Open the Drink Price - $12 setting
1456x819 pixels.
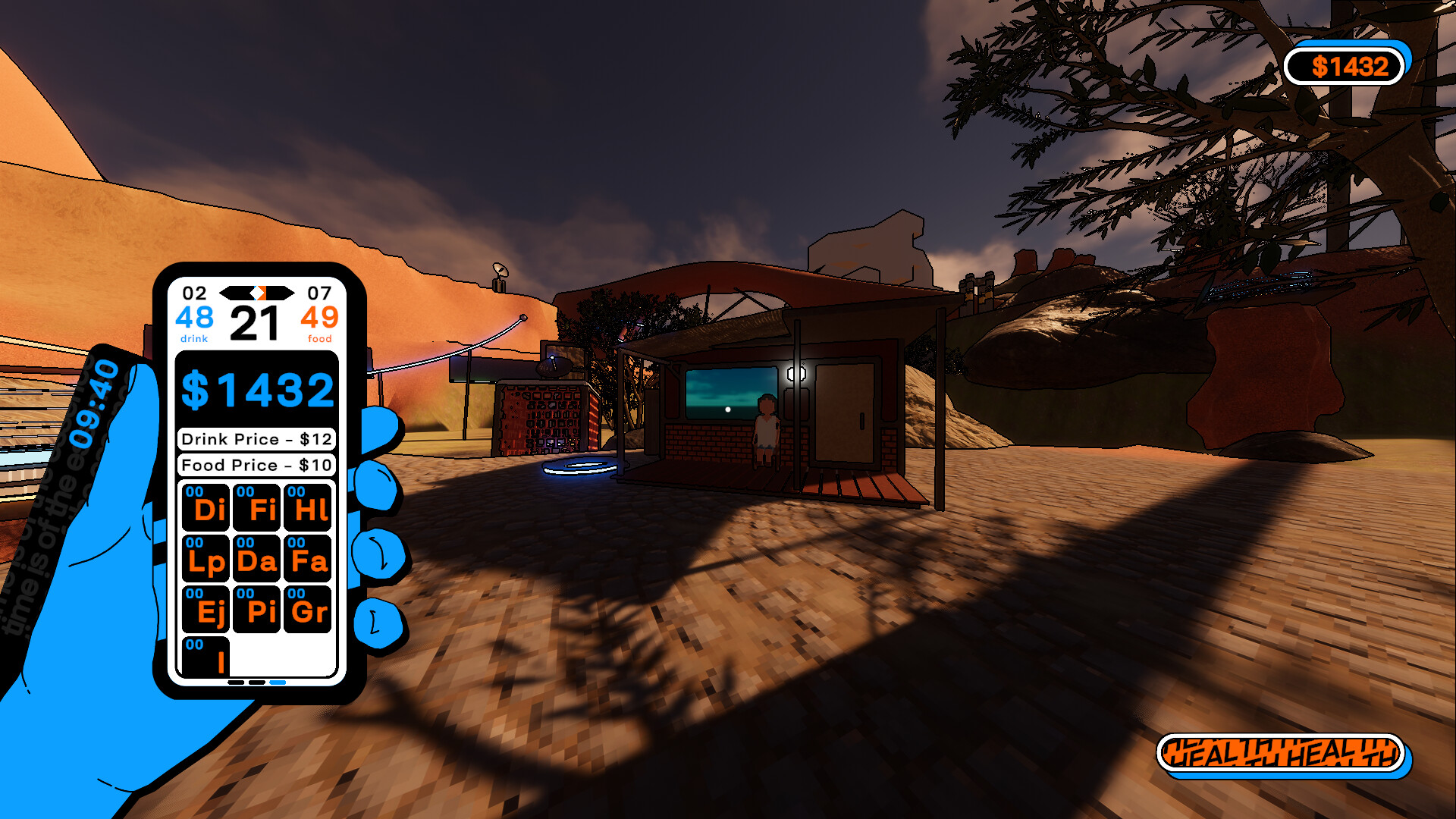click(x=256, y=439)
